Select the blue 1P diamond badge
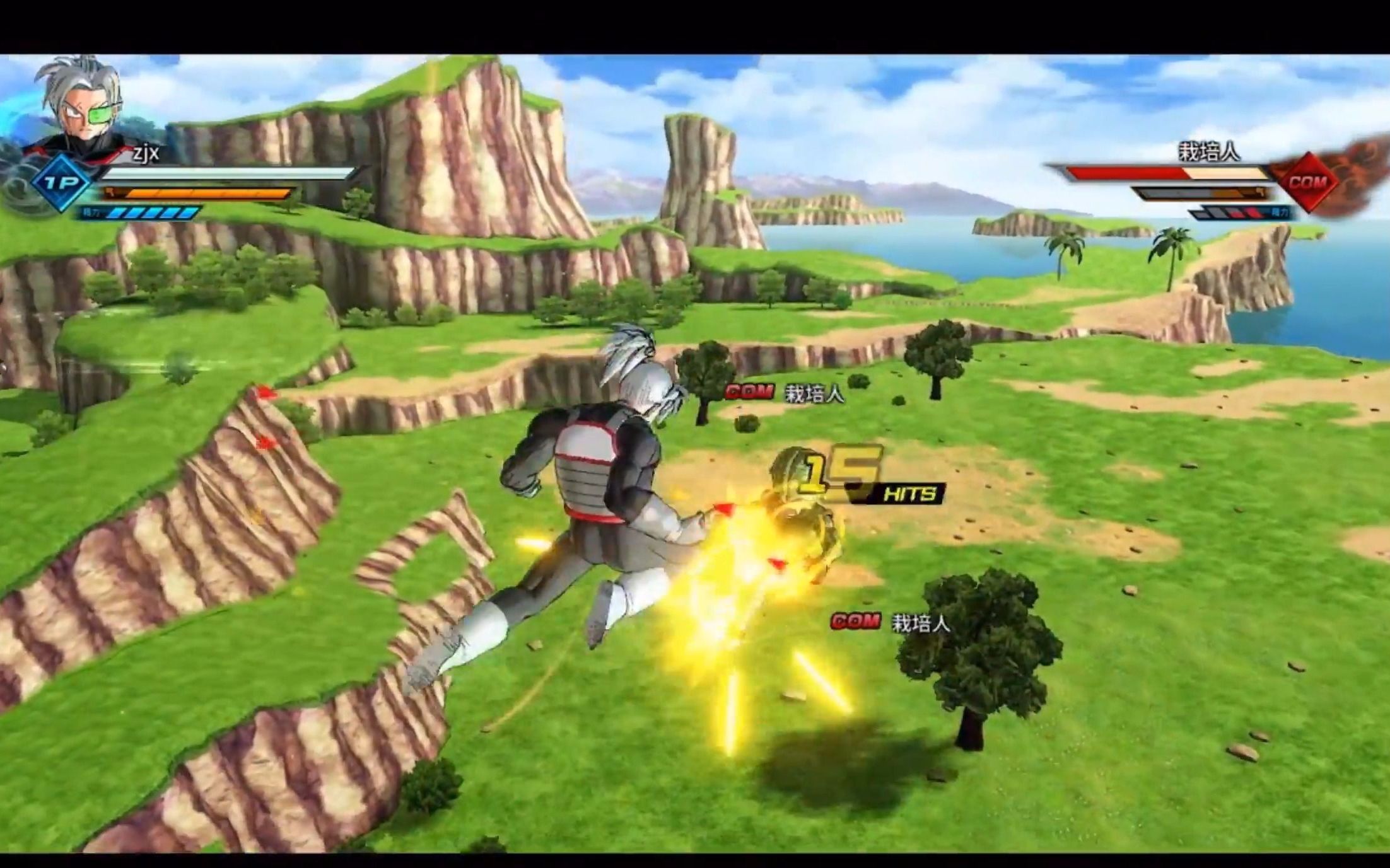 click(61, 184)
